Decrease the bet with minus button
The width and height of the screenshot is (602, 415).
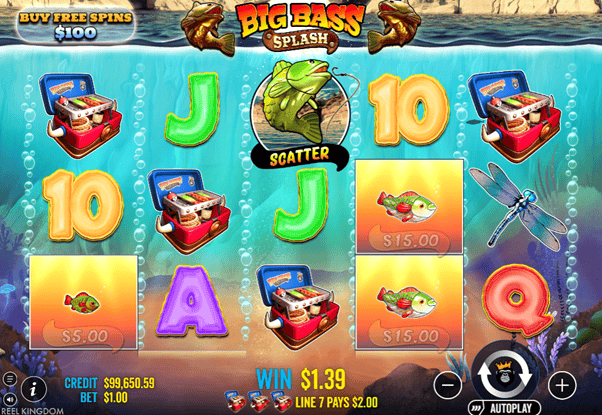click(x=449, y=384)
